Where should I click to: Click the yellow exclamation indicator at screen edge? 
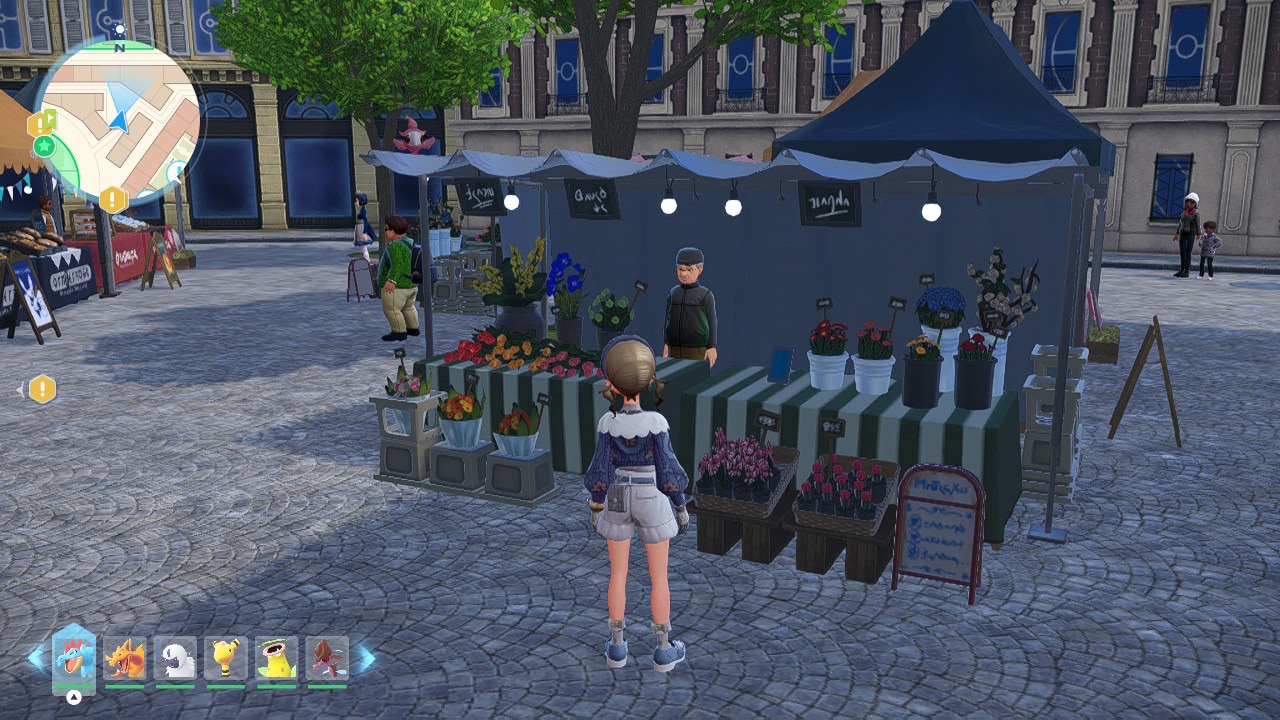[x=42, y=388]
